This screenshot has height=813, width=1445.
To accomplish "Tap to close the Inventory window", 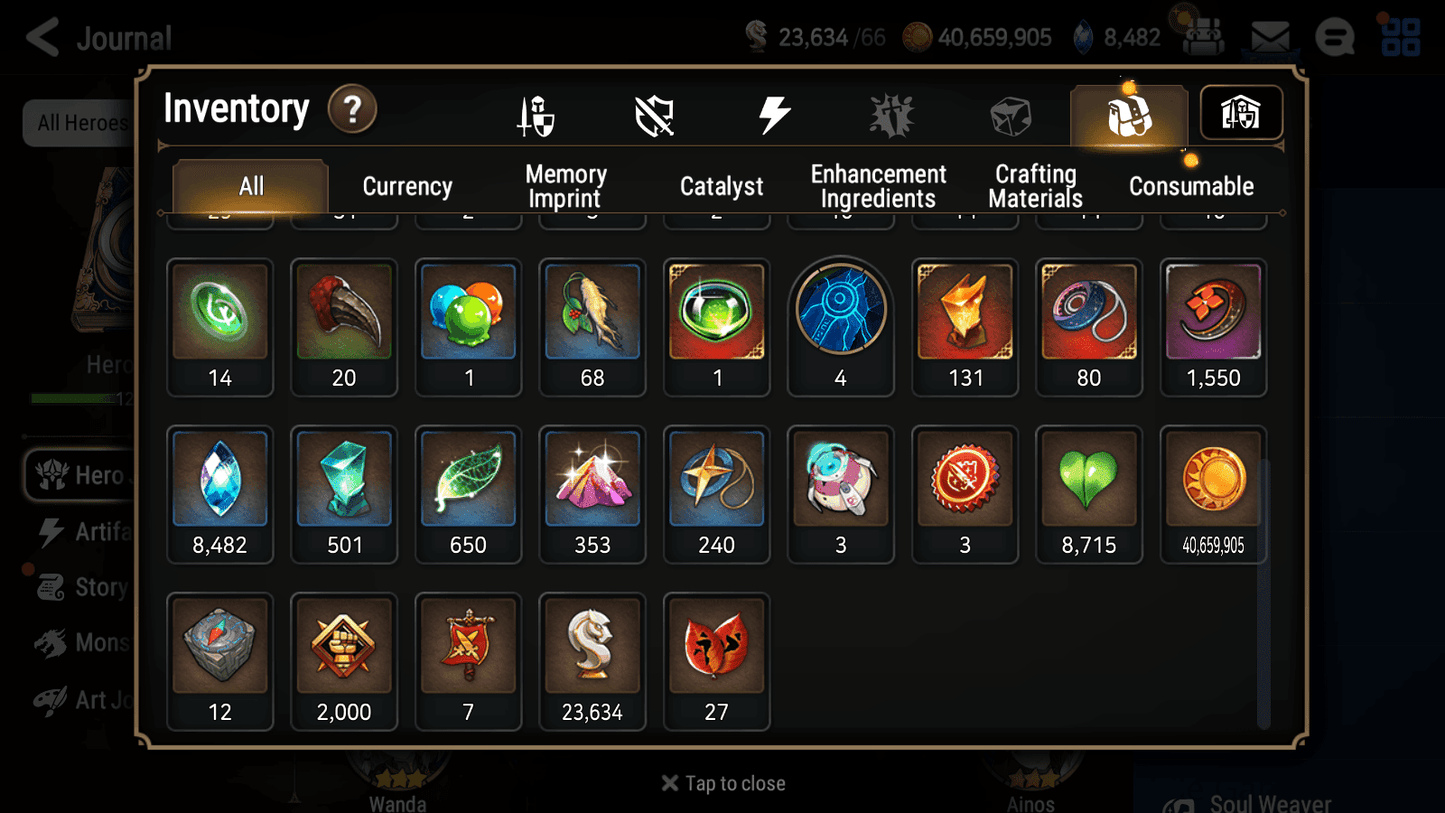I will tap(722, 783).
